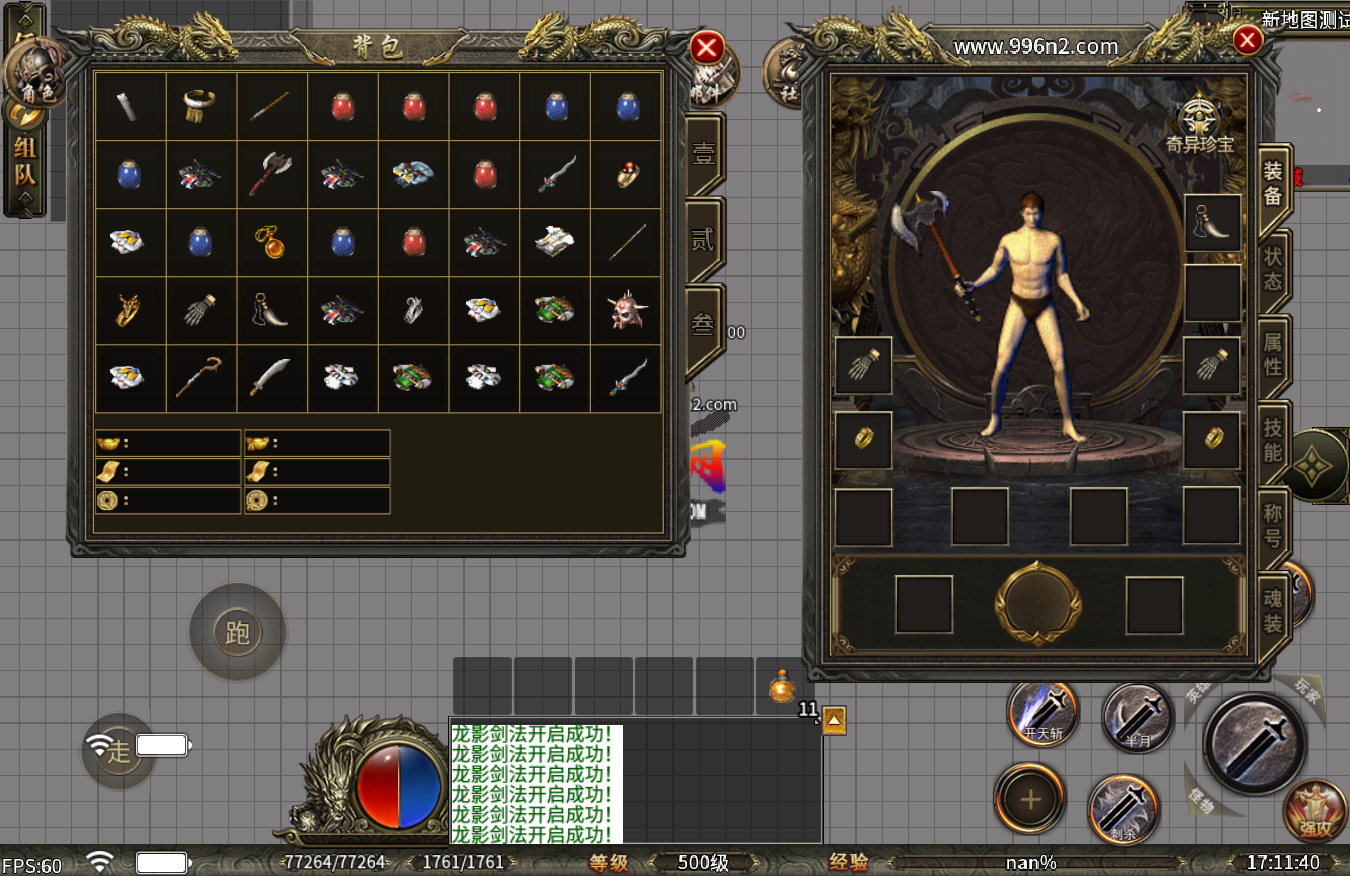This screenshot has width=1350, height=876.
Task: Open the 组队 team menu
Action: coord(25,164)
